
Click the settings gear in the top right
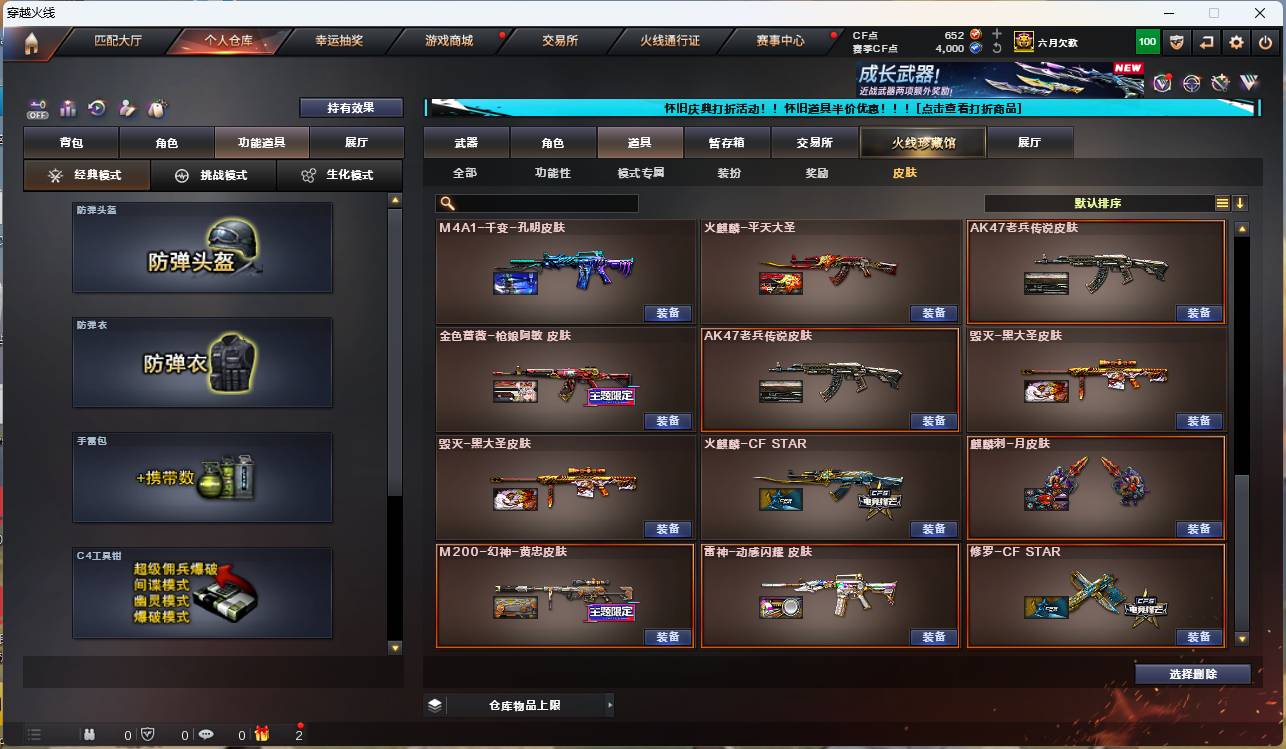click(x=1236, y=42)
